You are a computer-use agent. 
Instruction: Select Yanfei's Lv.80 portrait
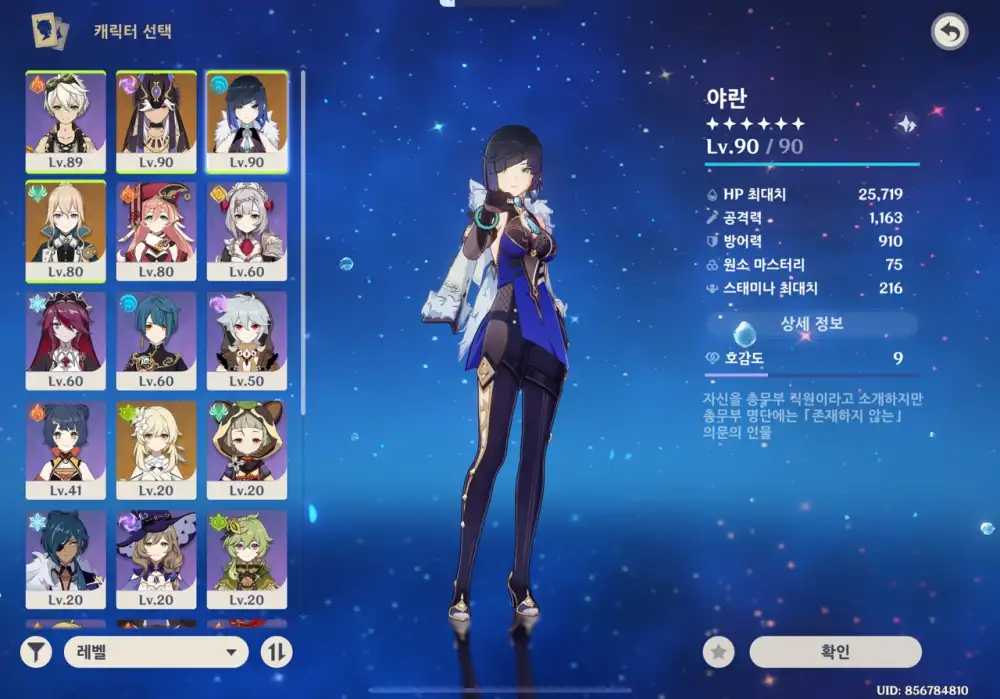coord(156,231)
